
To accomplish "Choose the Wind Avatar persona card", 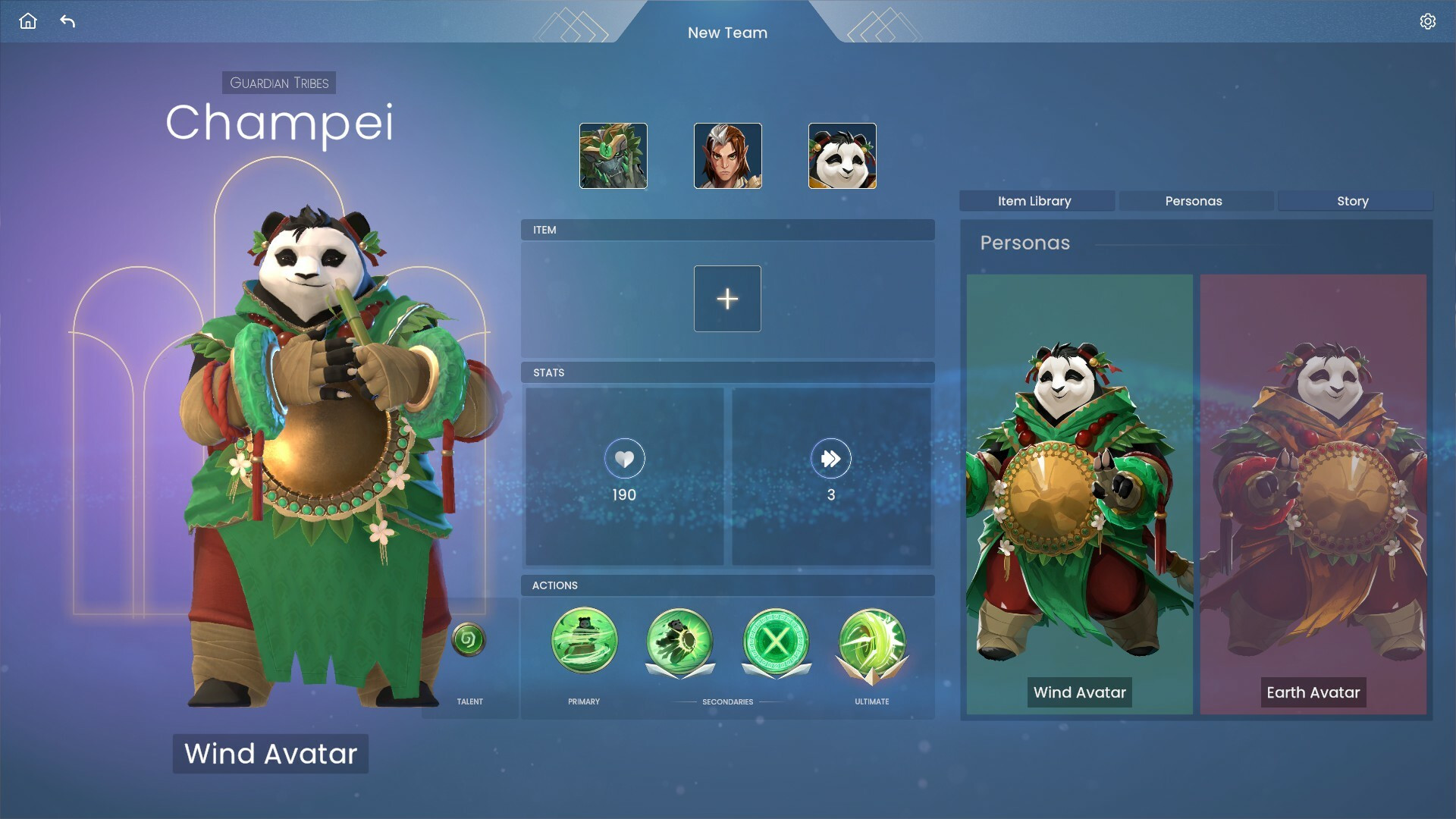I will pyautogui.click(x=1079, y=493).
